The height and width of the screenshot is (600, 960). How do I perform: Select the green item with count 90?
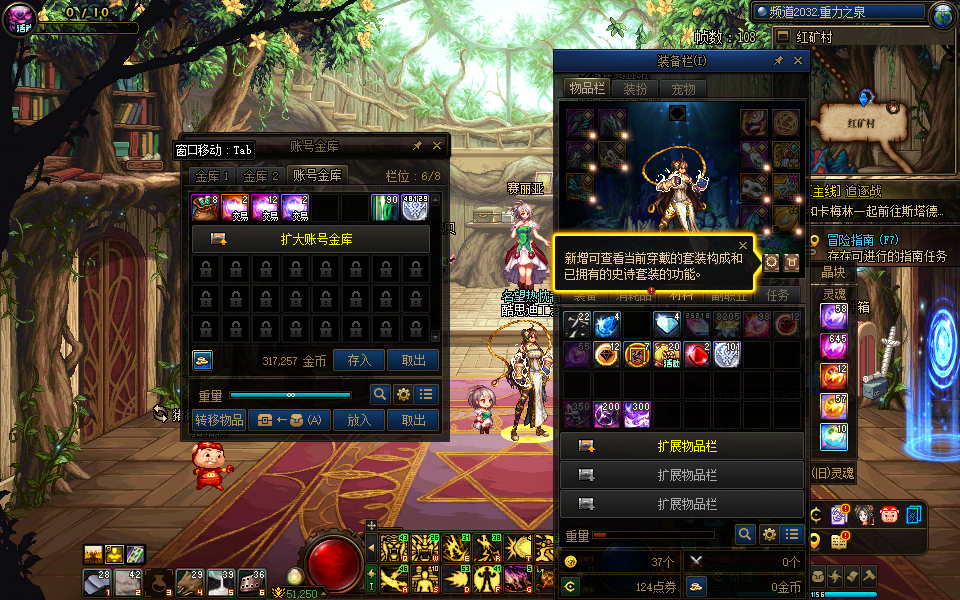click(x=385, y=207)
